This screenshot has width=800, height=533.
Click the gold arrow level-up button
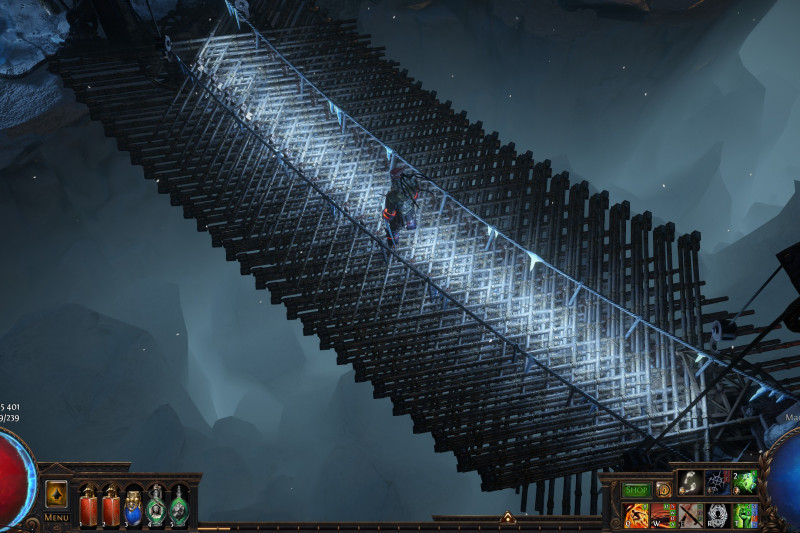coord(56,494)
